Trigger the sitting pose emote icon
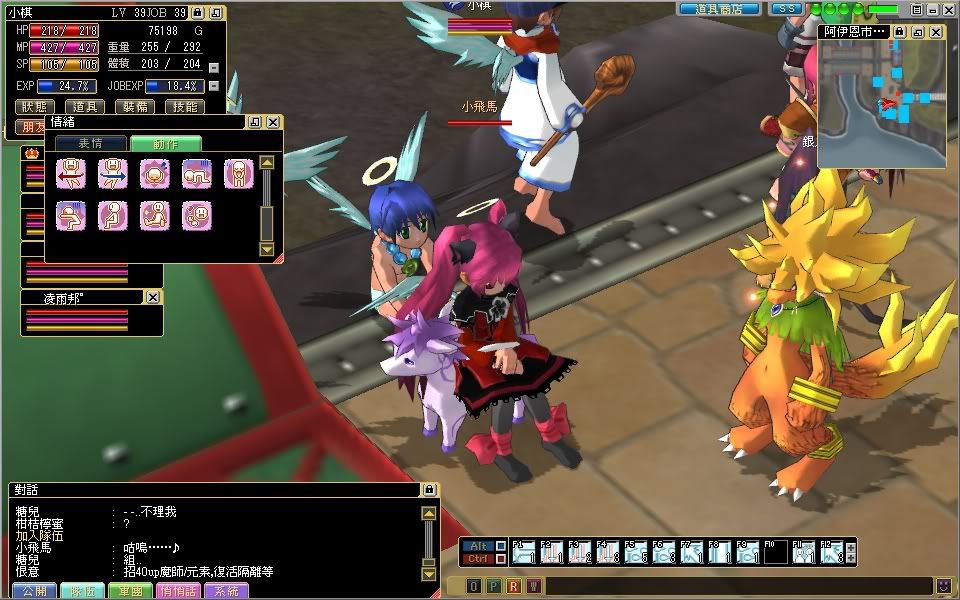The height and width of the screenshot is (600, 960). coord(113,215)
